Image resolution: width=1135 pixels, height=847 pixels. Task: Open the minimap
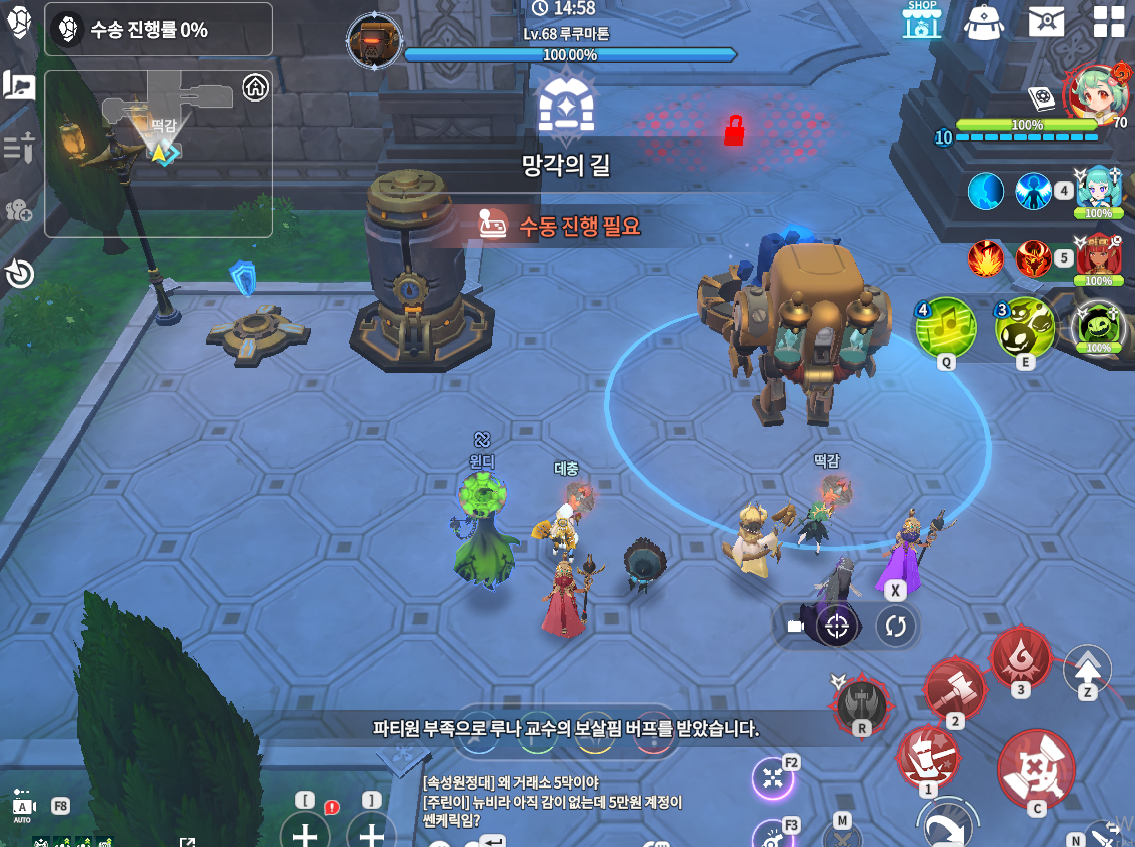(x=158, y=153)
